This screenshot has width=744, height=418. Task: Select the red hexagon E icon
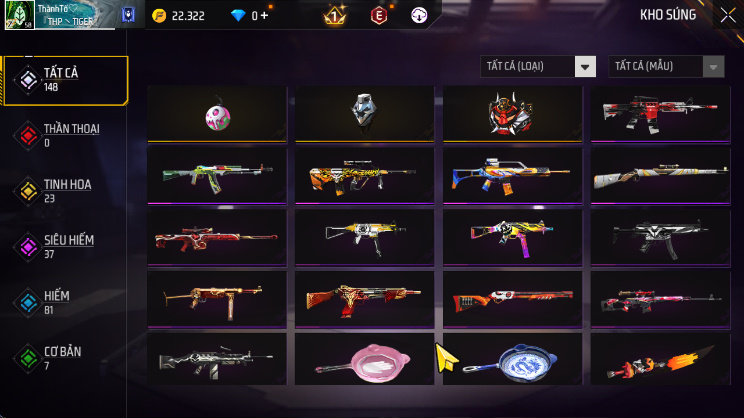[379, 16]
